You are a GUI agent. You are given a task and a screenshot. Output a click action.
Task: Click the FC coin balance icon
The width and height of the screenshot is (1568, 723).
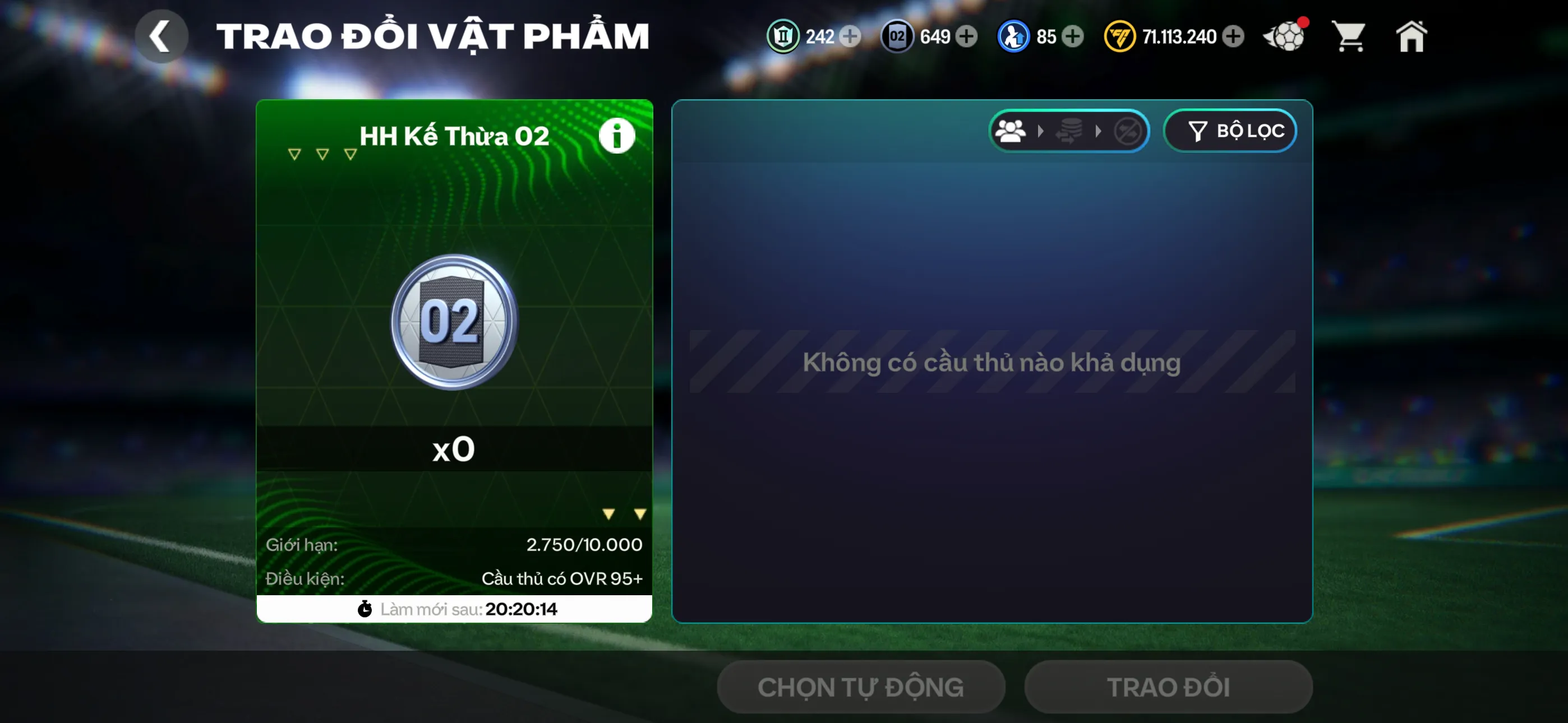(x=1120, y=36)
